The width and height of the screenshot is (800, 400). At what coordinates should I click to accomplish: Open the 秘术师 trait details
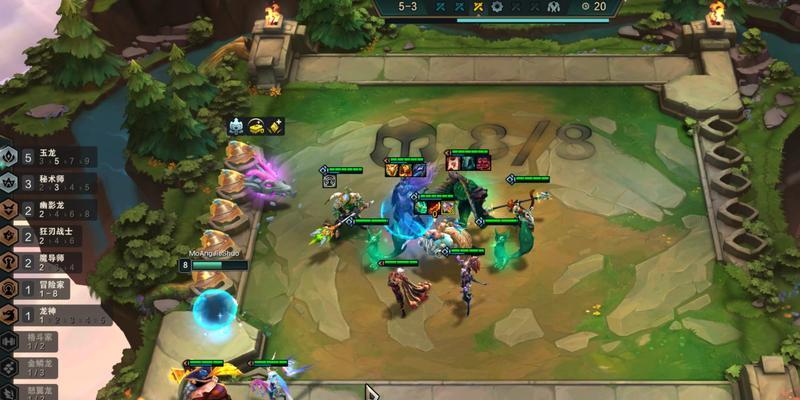40,184
